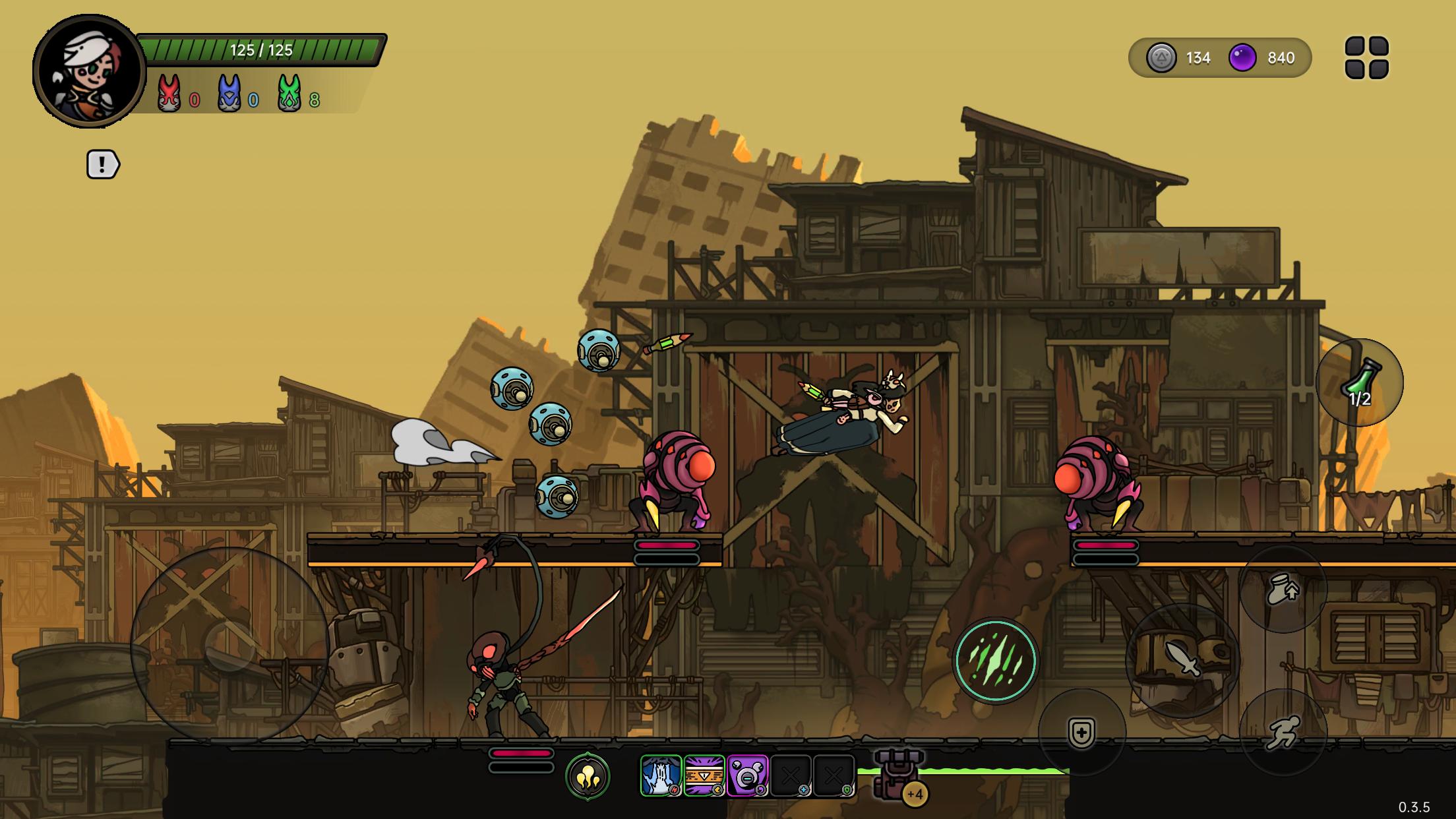Dash with the running figure button
The width and height of the screenshot is (1456, 819).
pos(1283,732)
